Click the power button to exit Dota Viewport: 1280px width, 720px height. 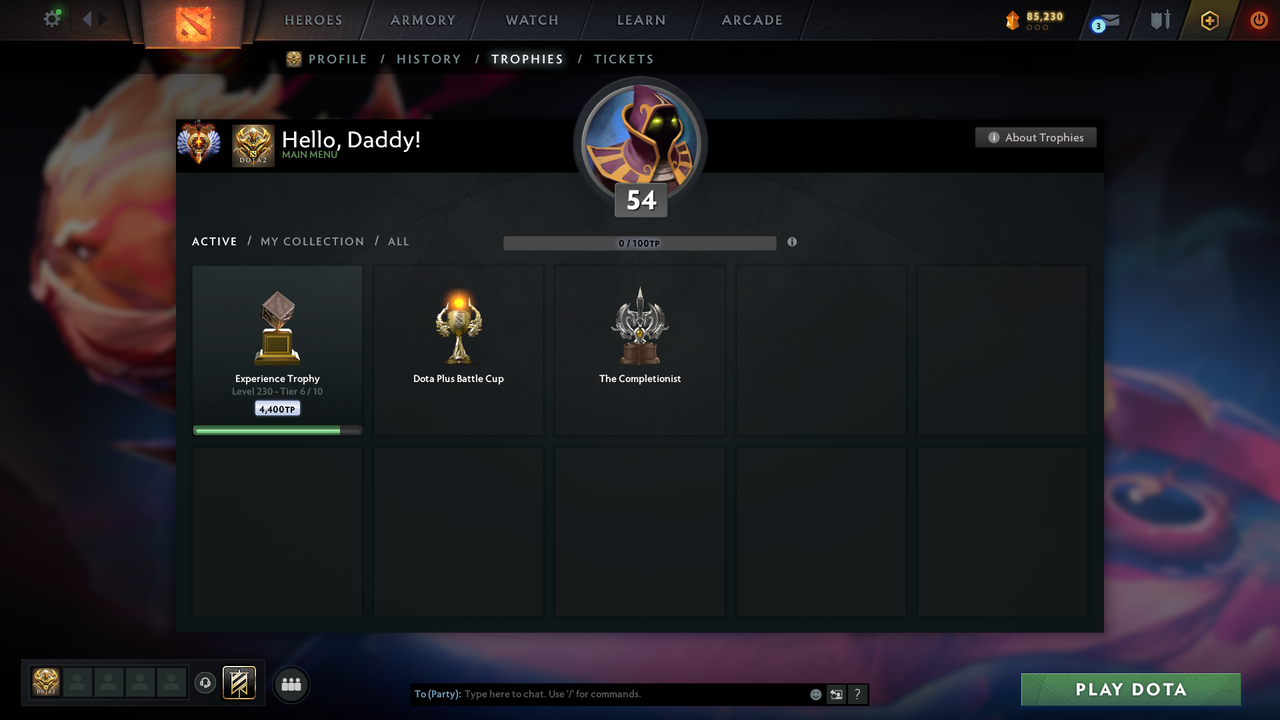coord(1258,20)
